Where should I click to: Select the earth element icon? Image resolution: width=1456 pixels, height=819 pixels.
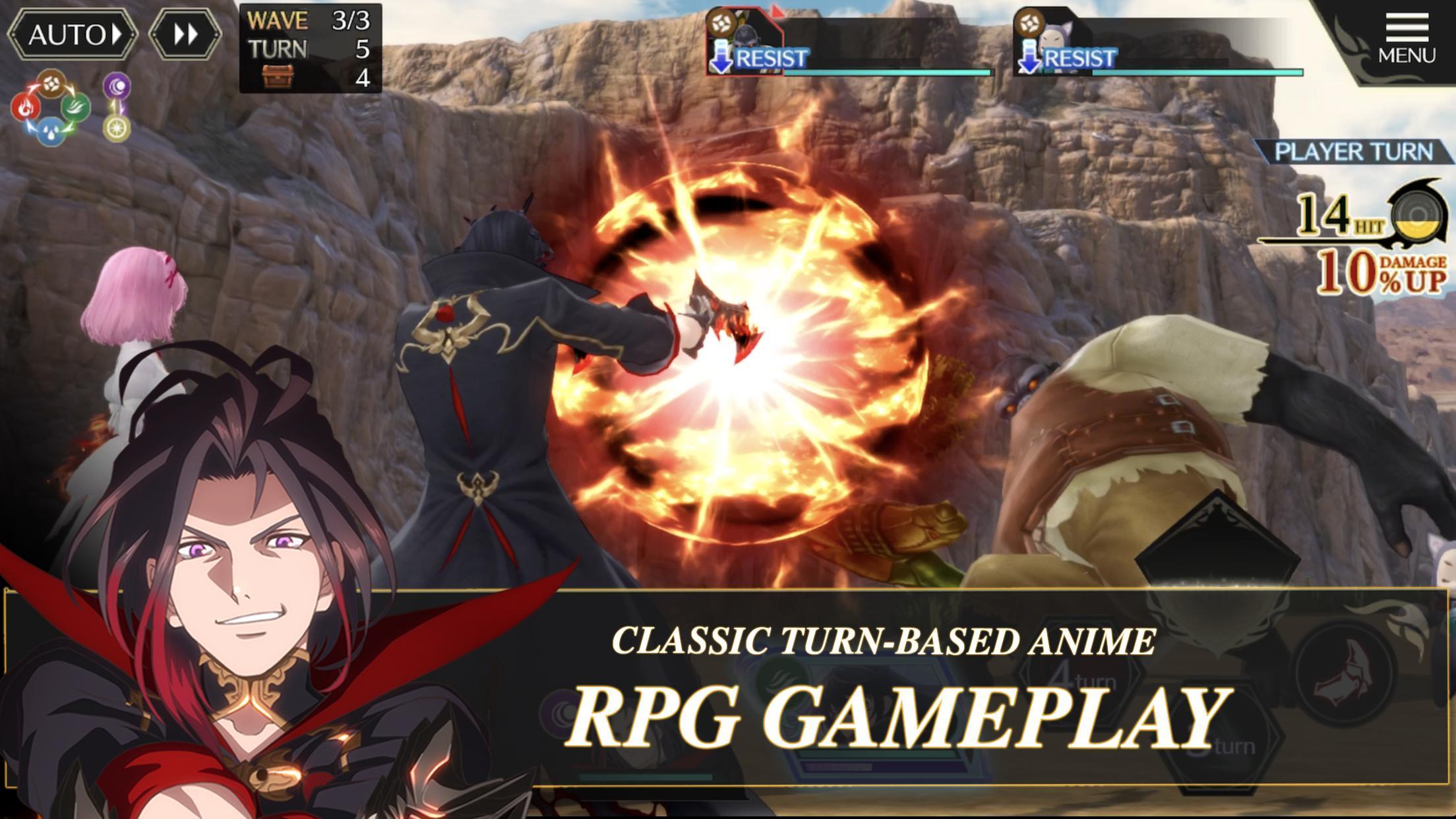point(51,84)
